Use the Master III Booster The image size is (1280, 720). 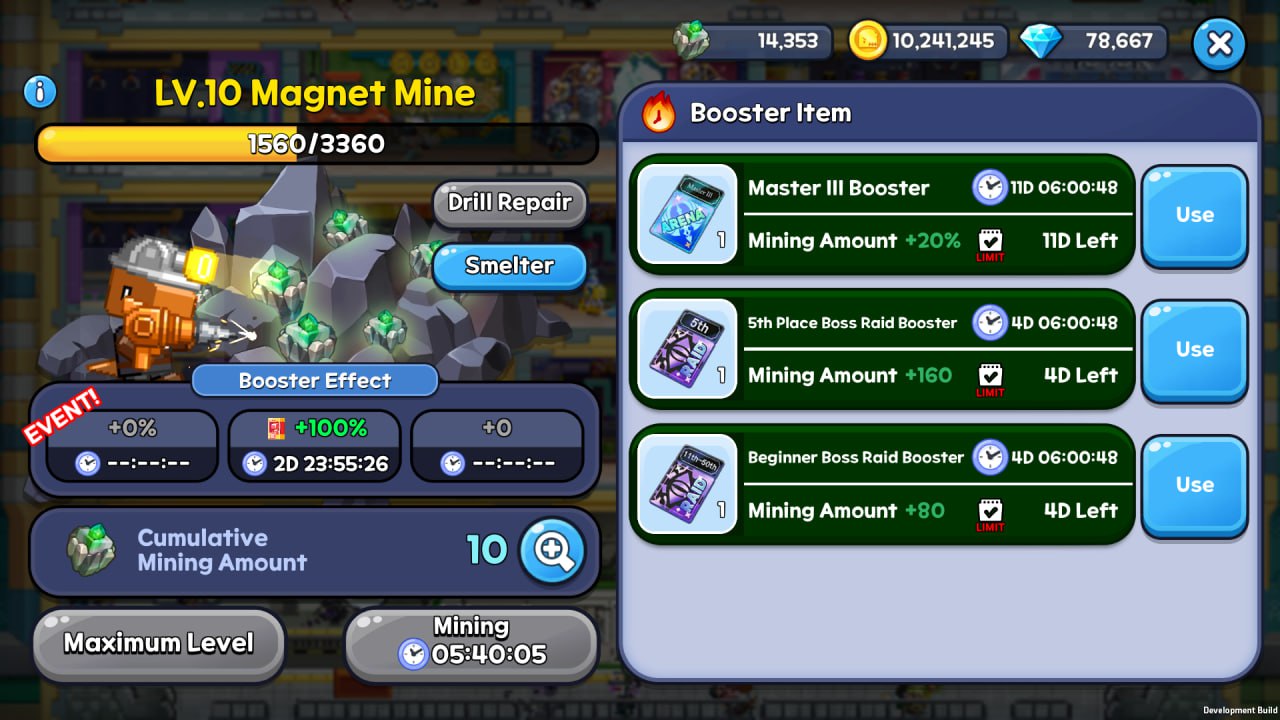coord(1194,215)
